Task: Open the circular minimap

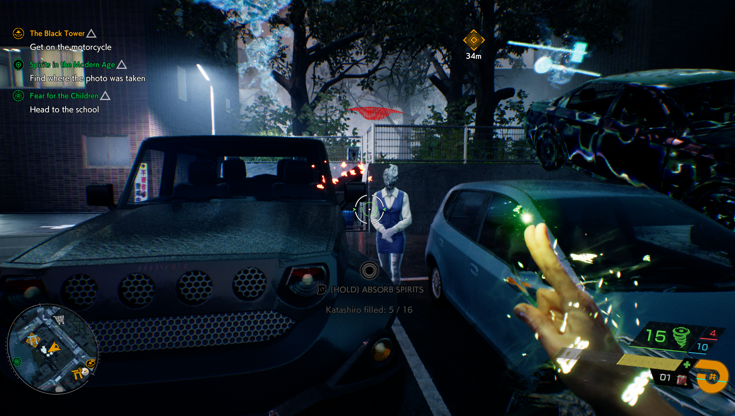Action: coord(52,349)
